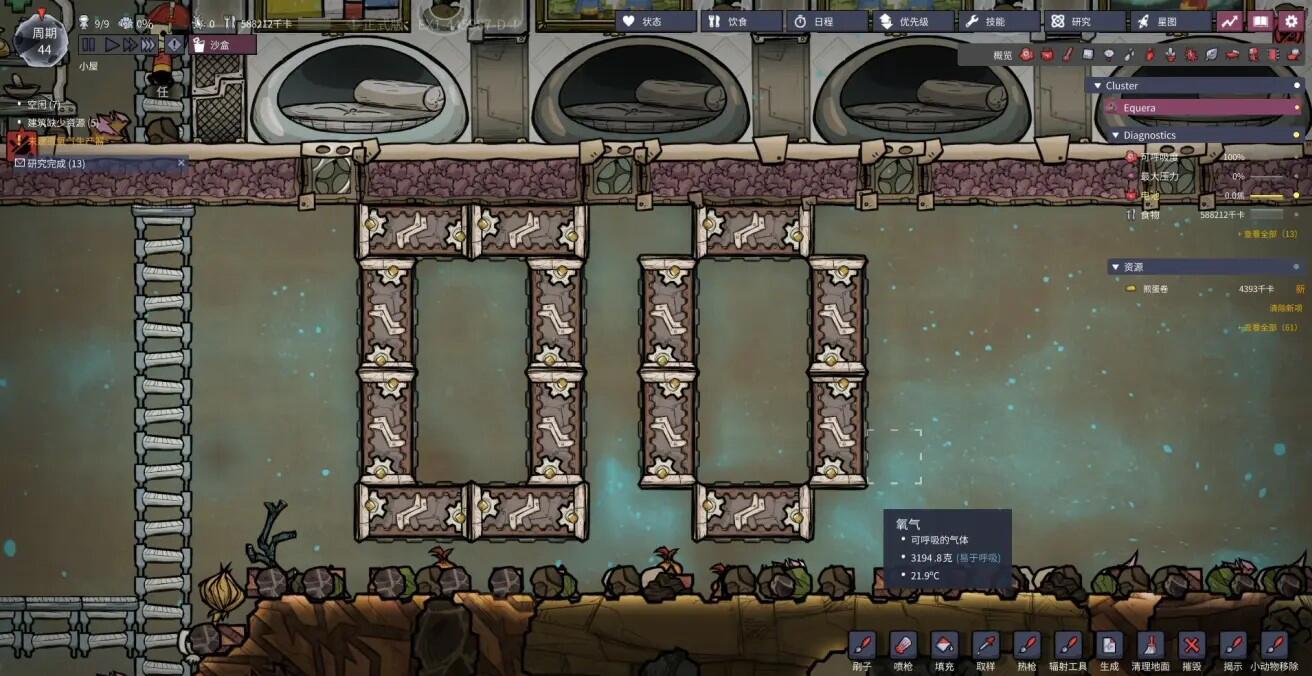The height and width of the screenshot is (676, 1312).
Task: Dismiss the 研究完成 notification
Action: click(181, 162)
